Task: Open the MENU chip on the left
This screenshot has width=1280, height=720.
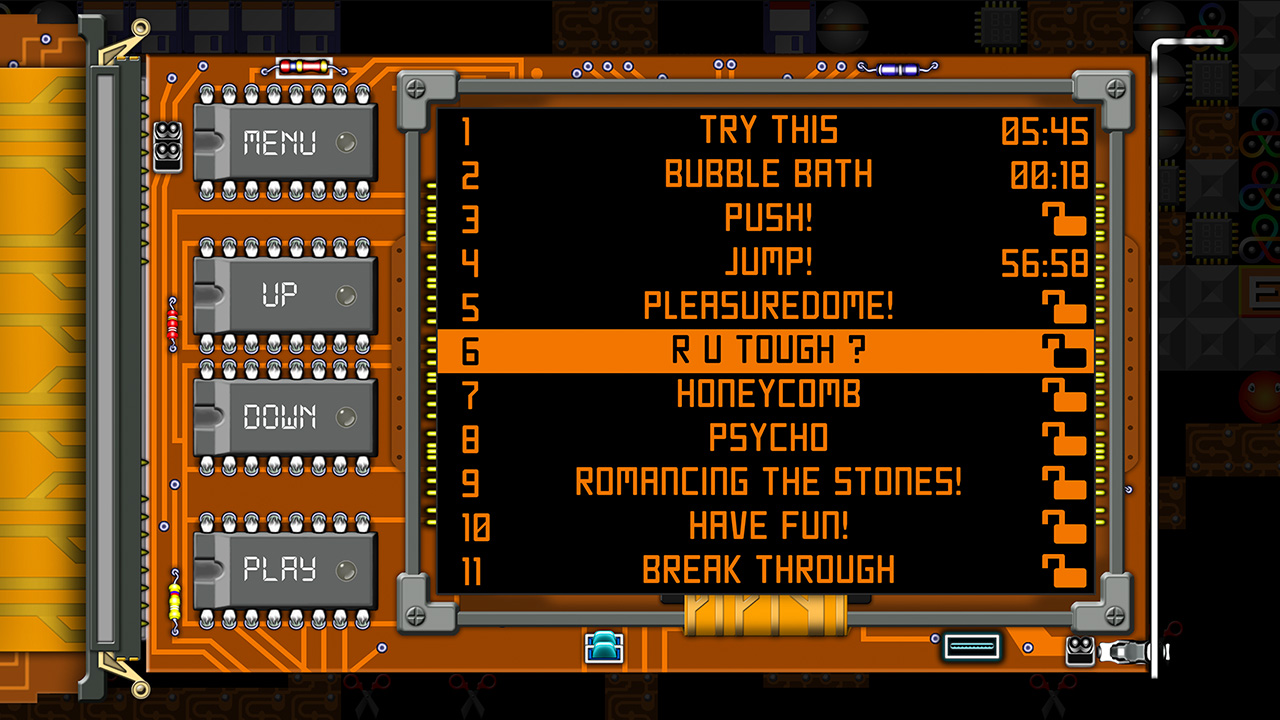Action: (285, 143)
